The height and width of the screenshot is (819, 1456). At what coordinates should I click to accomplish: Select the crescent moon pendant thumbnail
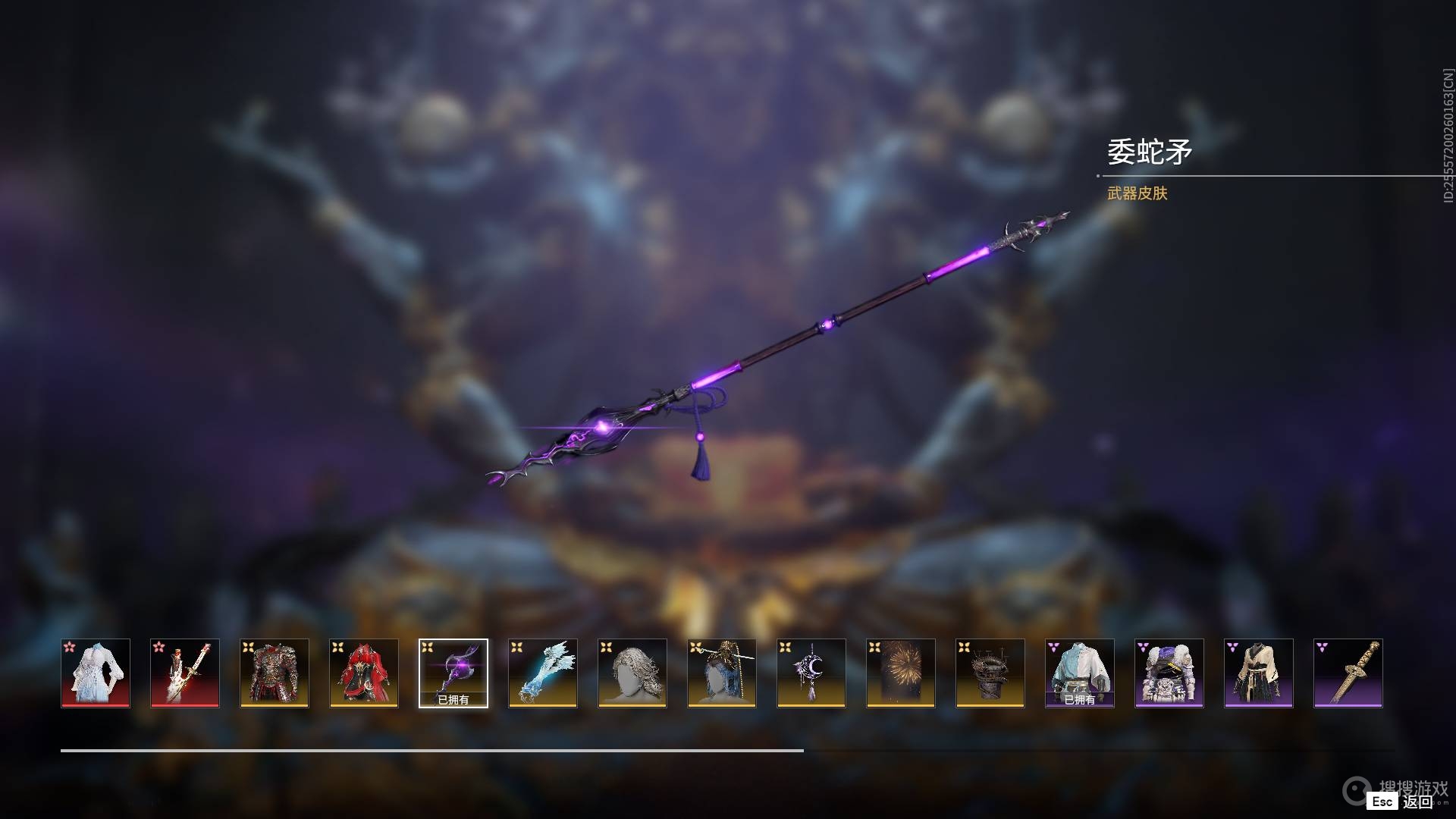[x=811, y=673]
